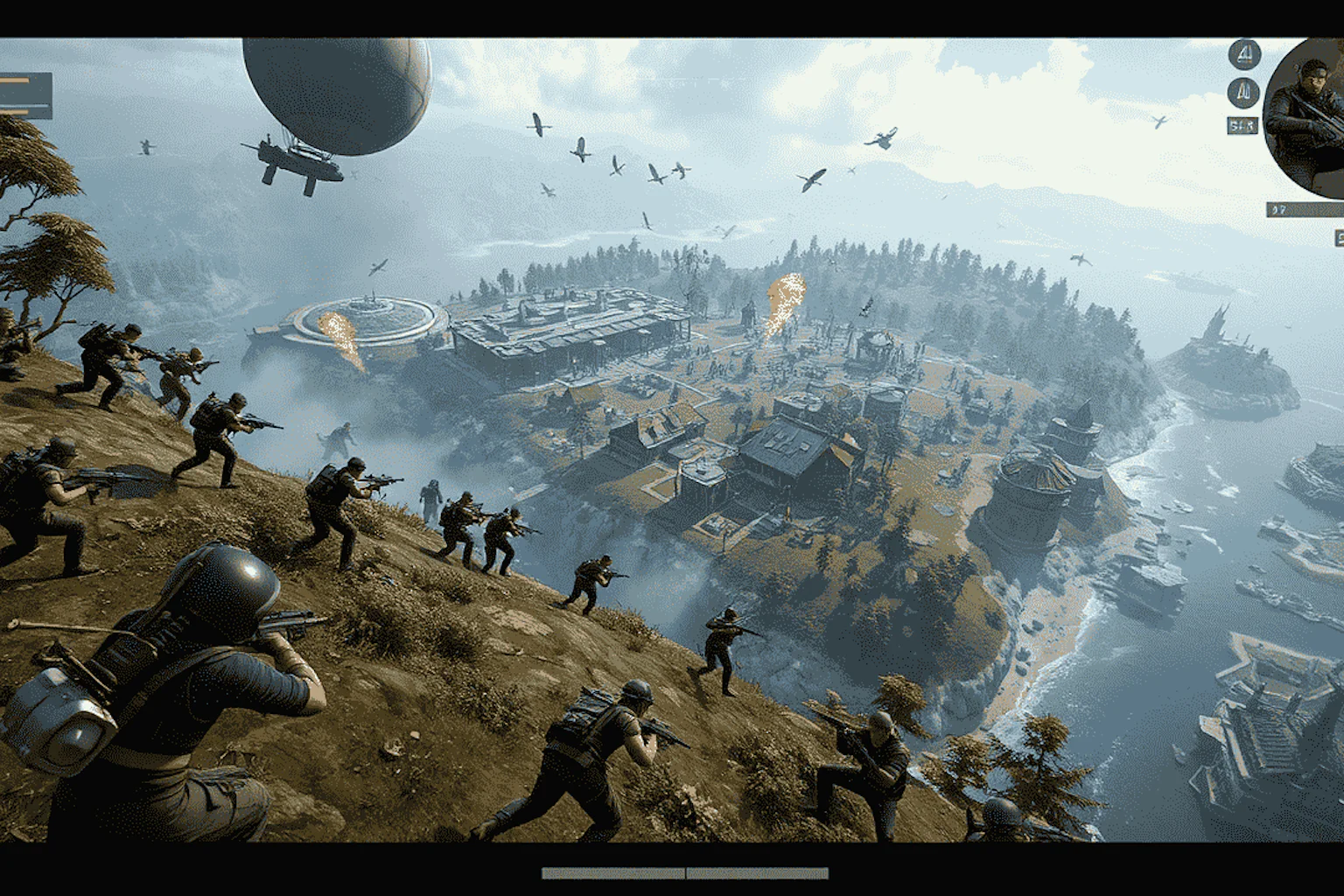Open the SLR weapon badge

click(1242, 124)
